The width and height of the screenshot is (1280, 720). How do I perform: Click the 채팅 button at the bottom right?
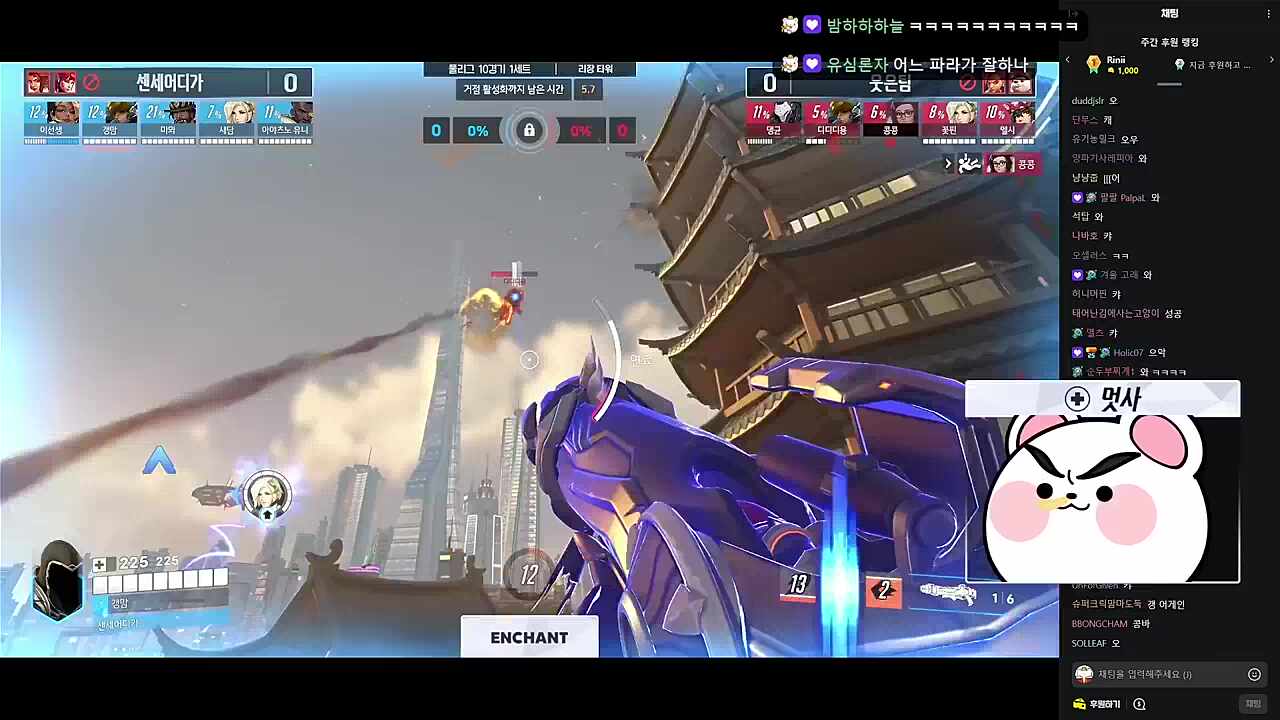tap(1255, 703)
